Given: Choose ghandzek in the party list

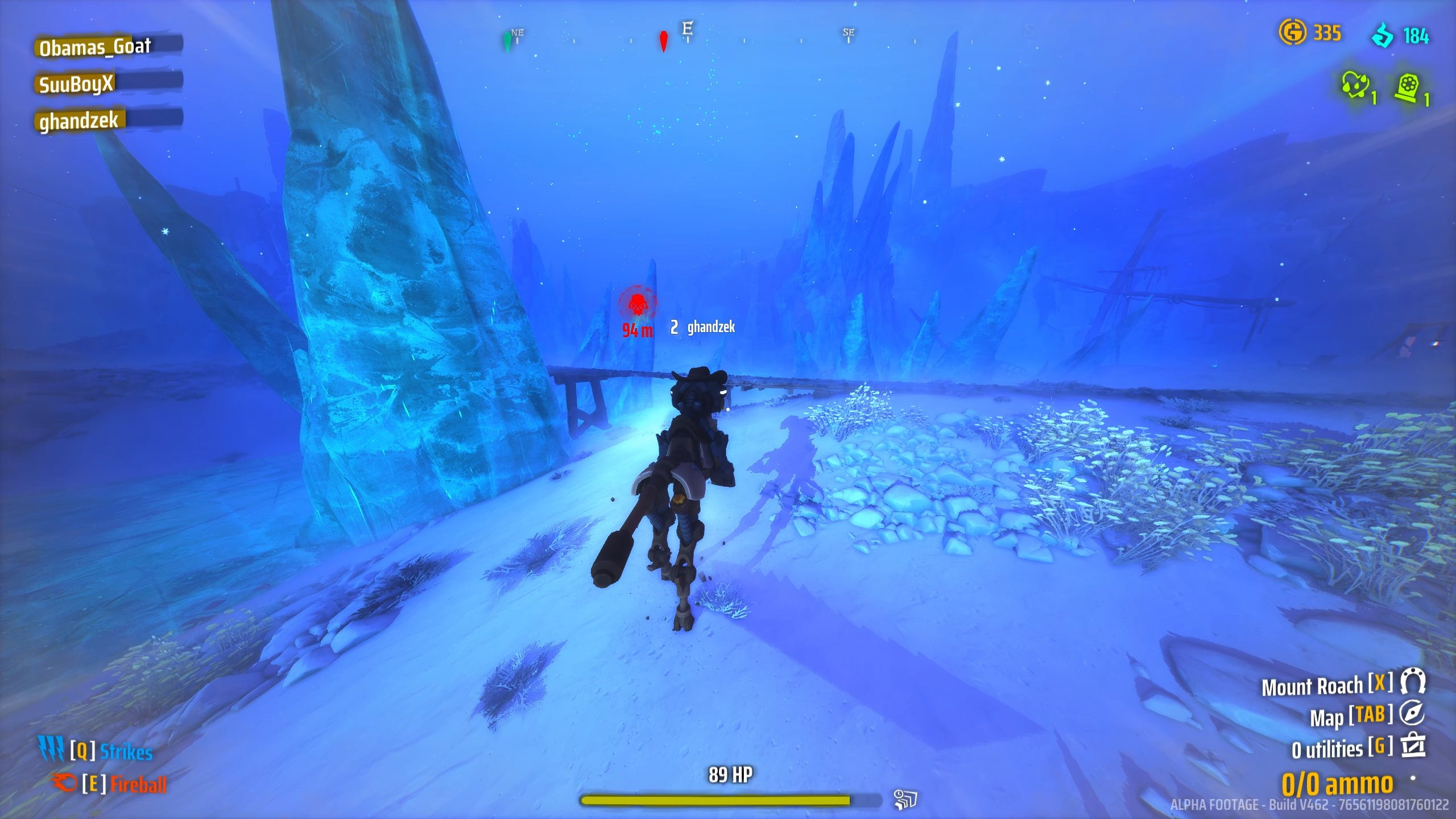Looking at the screenshot, I should 79,121.
